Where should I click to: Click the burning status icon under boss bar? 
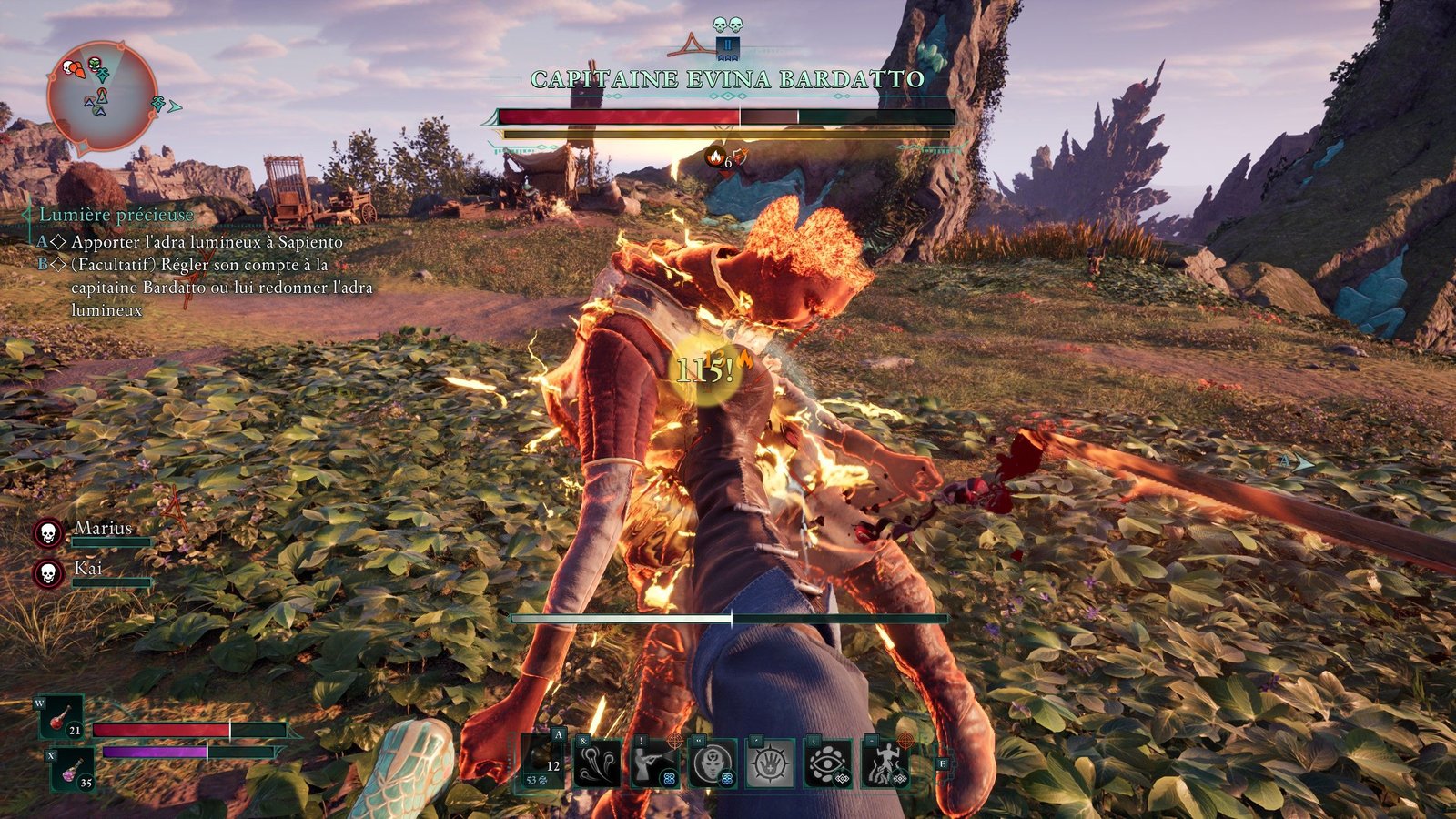pyautogui.click(x=716, y=157)
